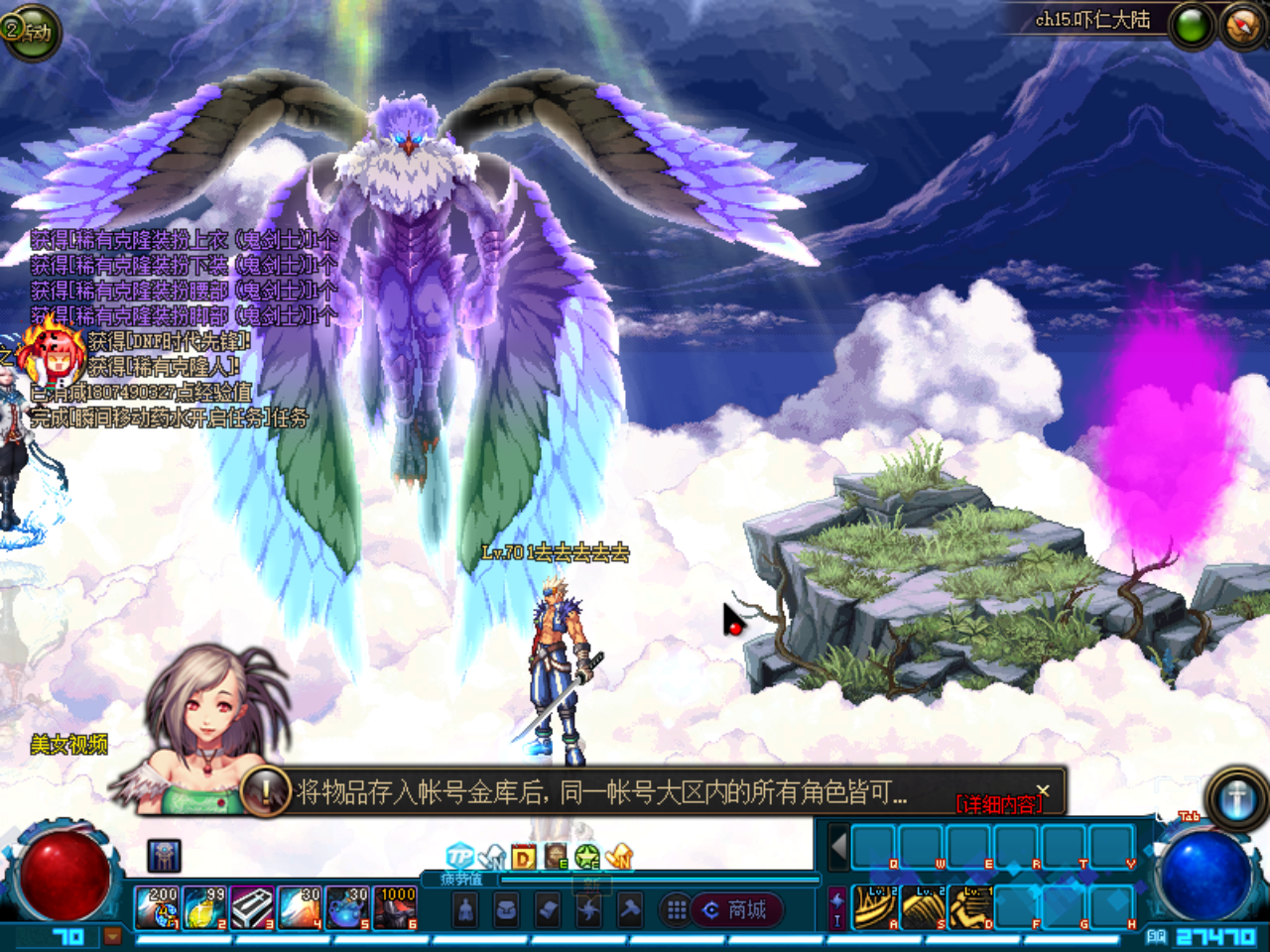Viewport: 1270px width, 952px height.
Task: Open the grid full-menu icon beside 商城
Action: 676,910
